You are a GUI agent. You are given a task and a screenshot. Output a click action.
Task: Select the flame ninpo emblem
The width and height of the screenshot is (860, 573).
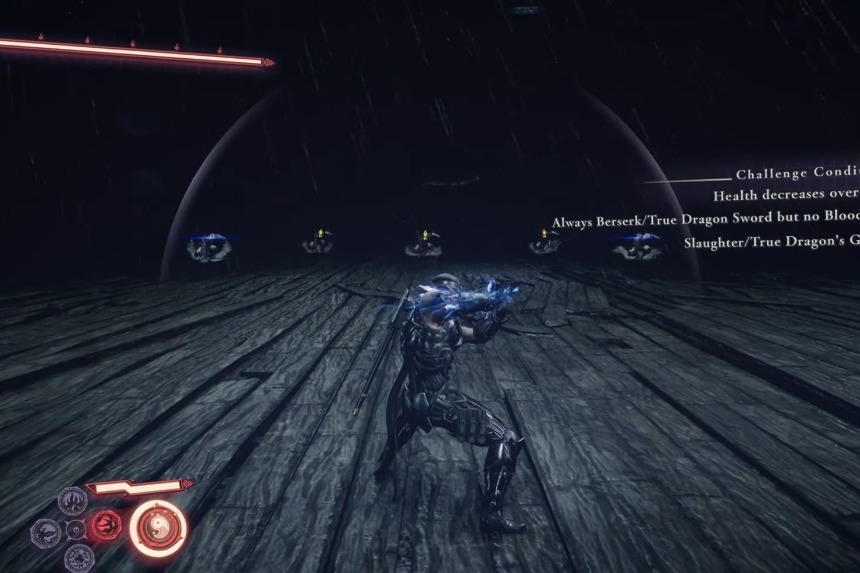click(x=73, y=500)
